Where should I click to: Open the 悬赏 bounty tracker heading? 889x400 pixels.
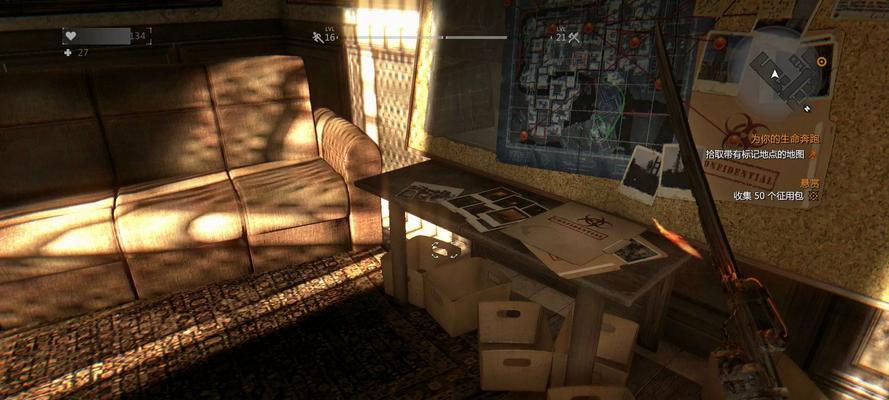coord(808,182)
